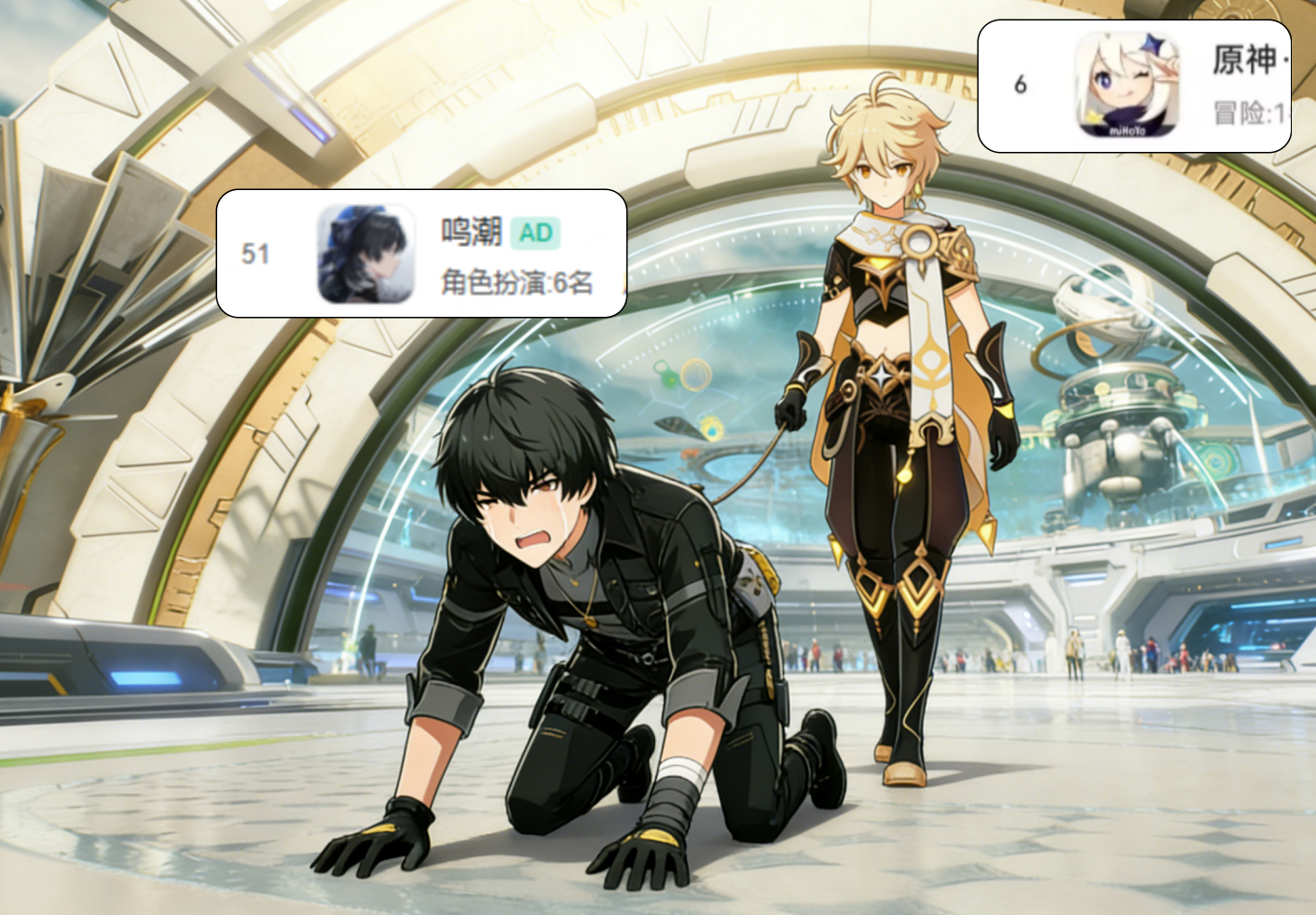1316x915 pixels.
Task: Select the 原神 Paimon app icon
Action: pyautogui.click(x=1127, y=85)
